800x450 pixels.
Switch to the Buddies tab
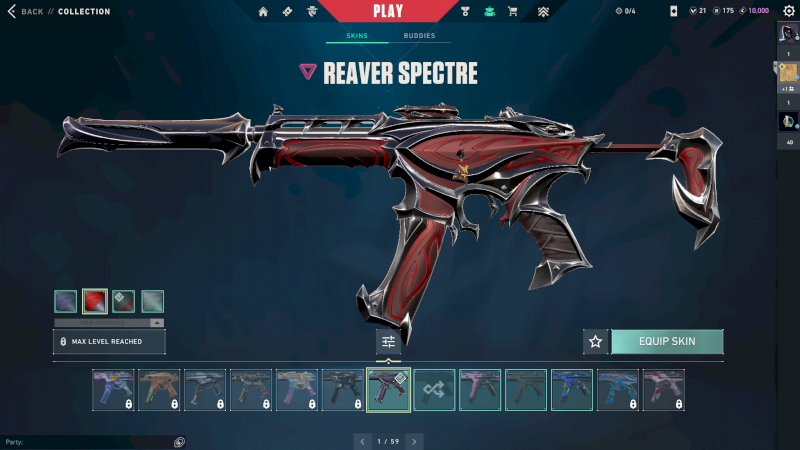[x=419, y=36]
